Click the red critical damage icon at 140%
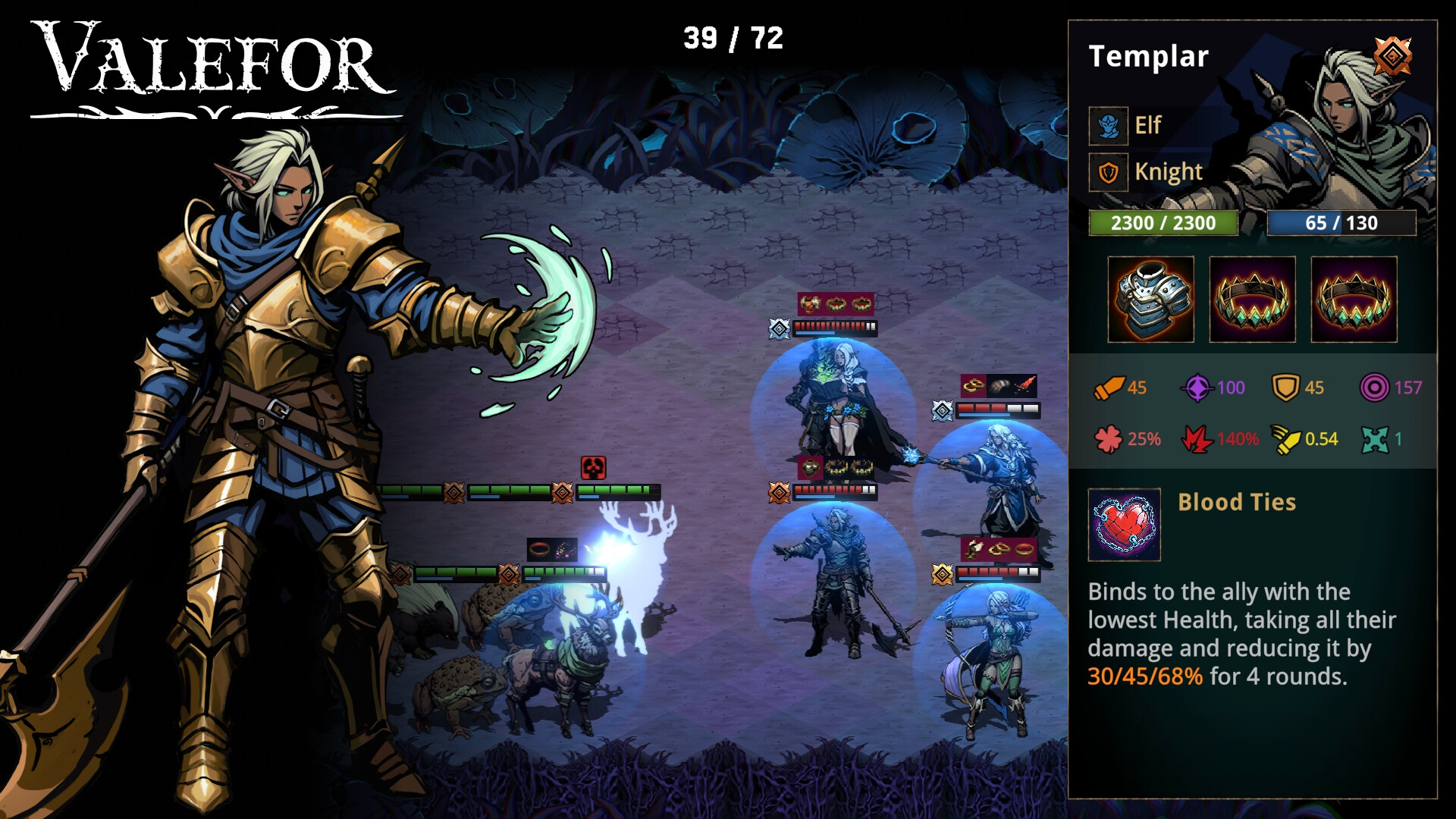 tap(1197, 438)
